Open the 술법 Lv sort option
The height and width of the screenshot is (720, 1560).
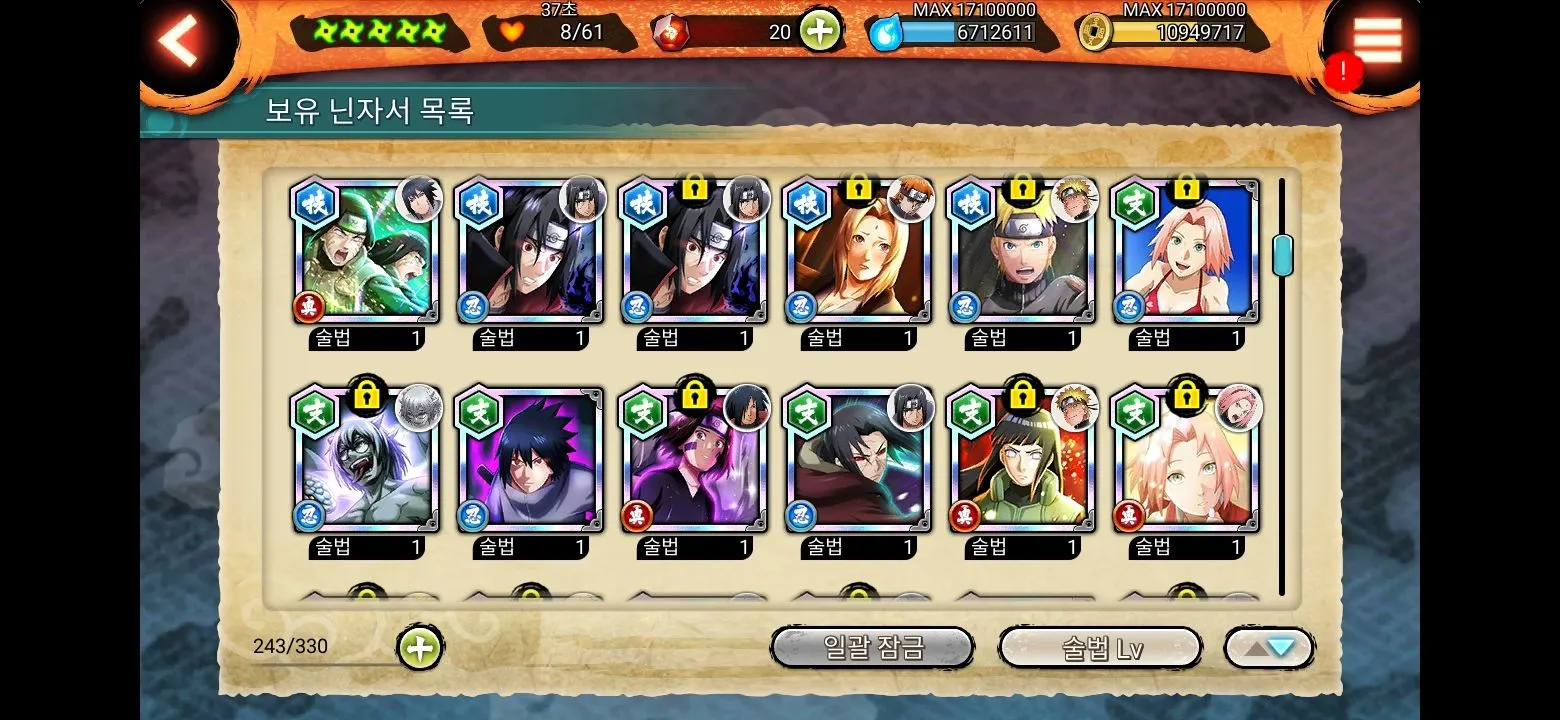[1100, 648]
